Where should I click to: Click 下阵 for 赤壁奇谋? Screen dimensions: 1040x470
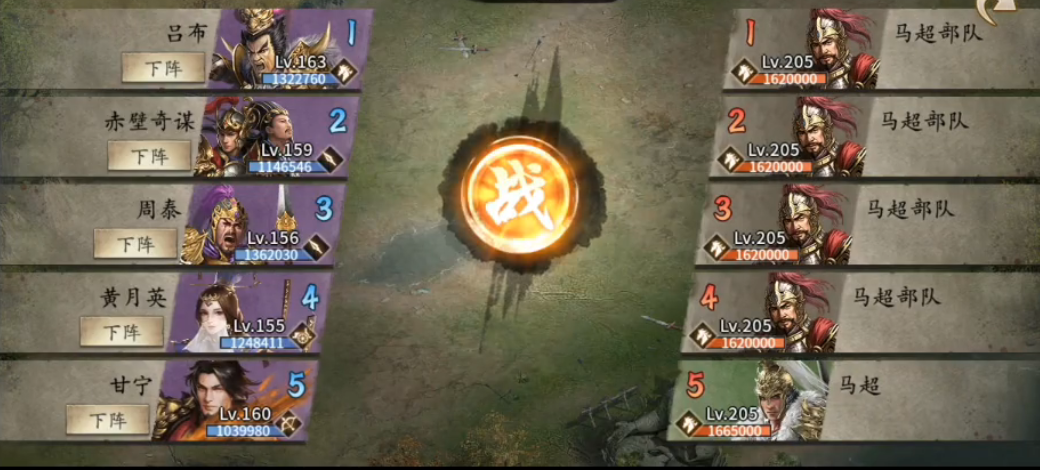(149, 155)
